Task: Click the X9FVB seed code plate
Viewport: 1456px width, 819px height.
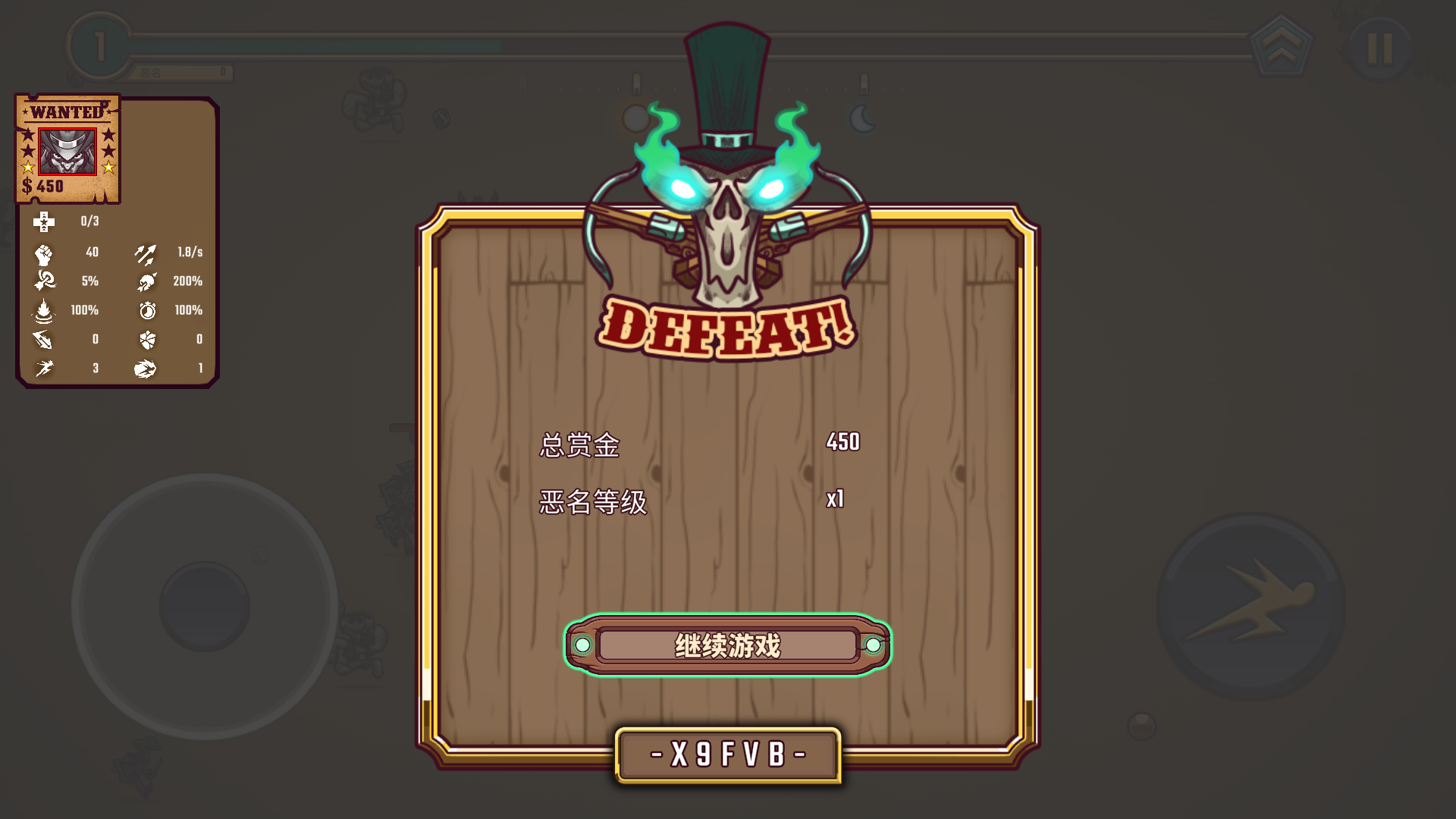Action: click(x=726, y=755)
